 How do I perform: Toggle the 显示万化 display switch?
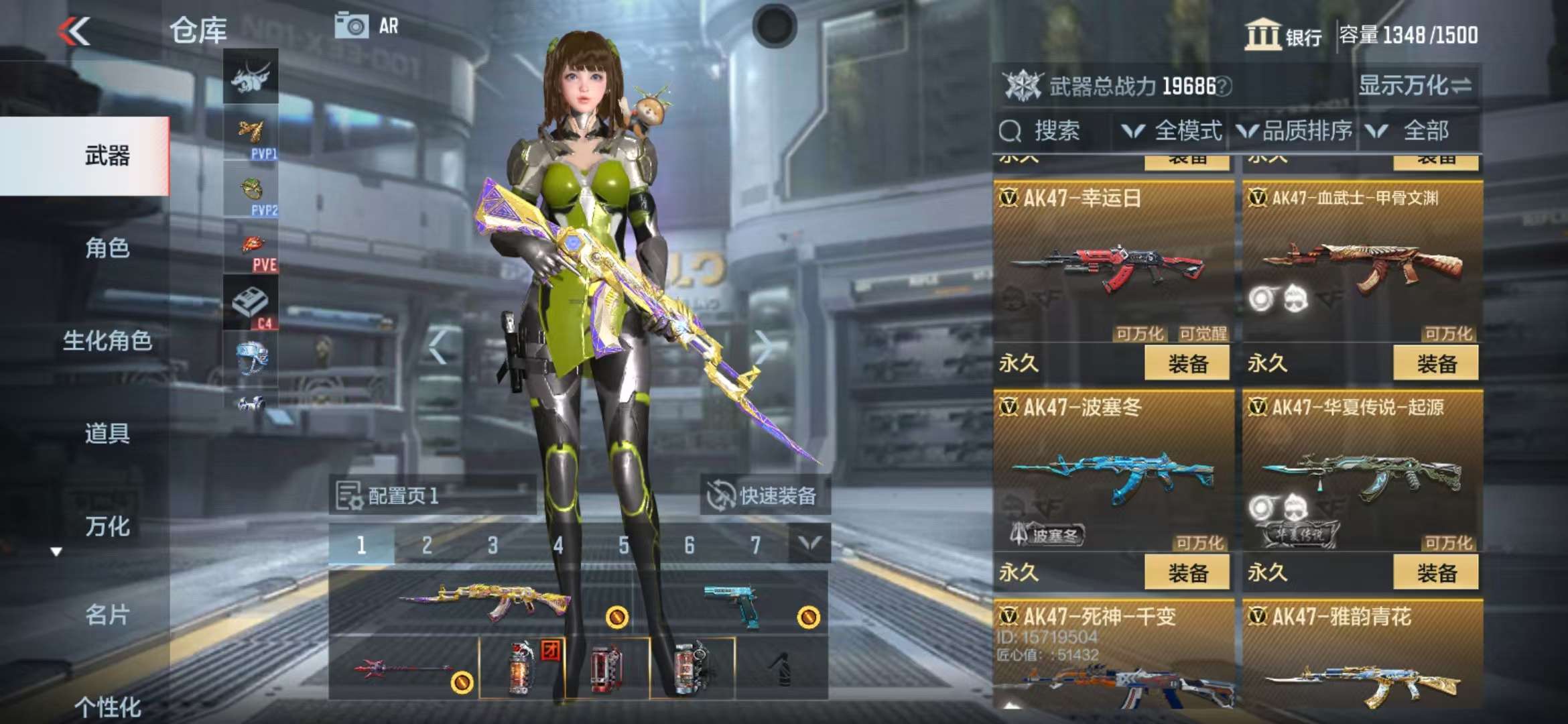point(1415,86)
